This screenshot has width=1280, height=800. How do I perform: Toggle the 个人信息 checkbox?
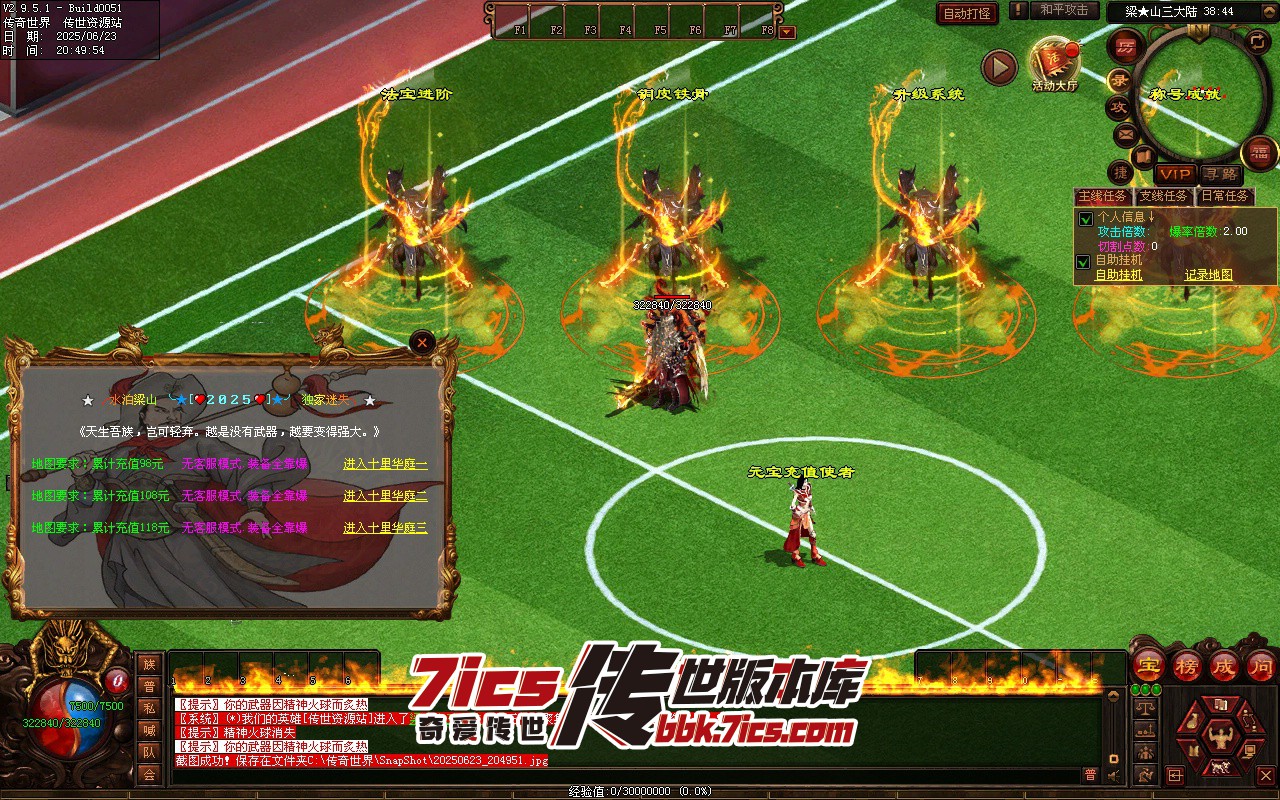pyautogui.click(x=1083, y=217)
